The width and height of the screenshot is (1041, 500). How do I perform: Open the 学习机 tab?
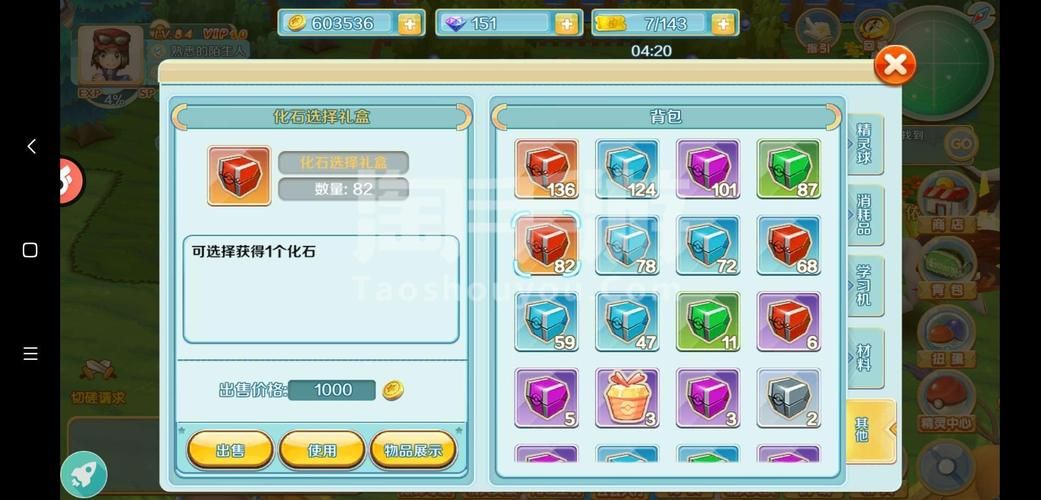click(864, 285)
